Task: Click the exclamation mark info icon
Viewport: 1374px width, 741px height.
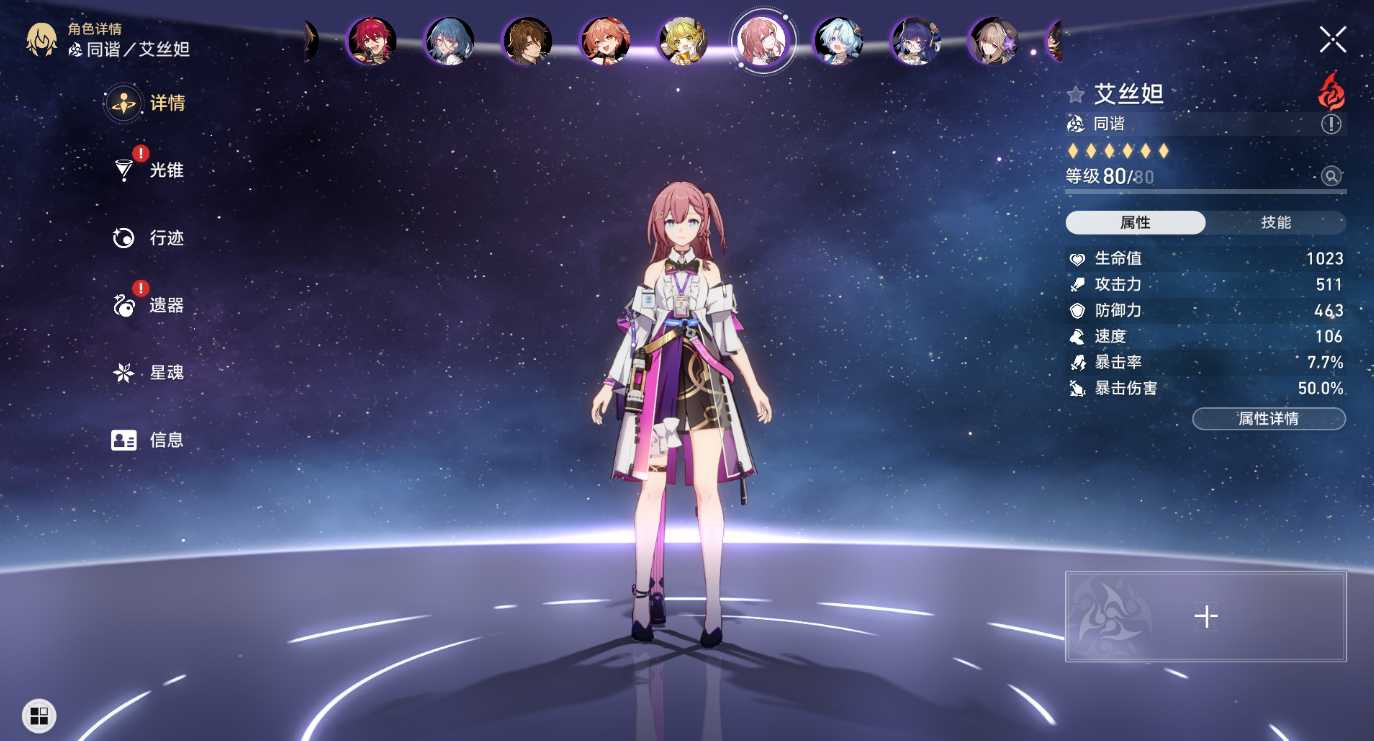Action: (1333, 124)
